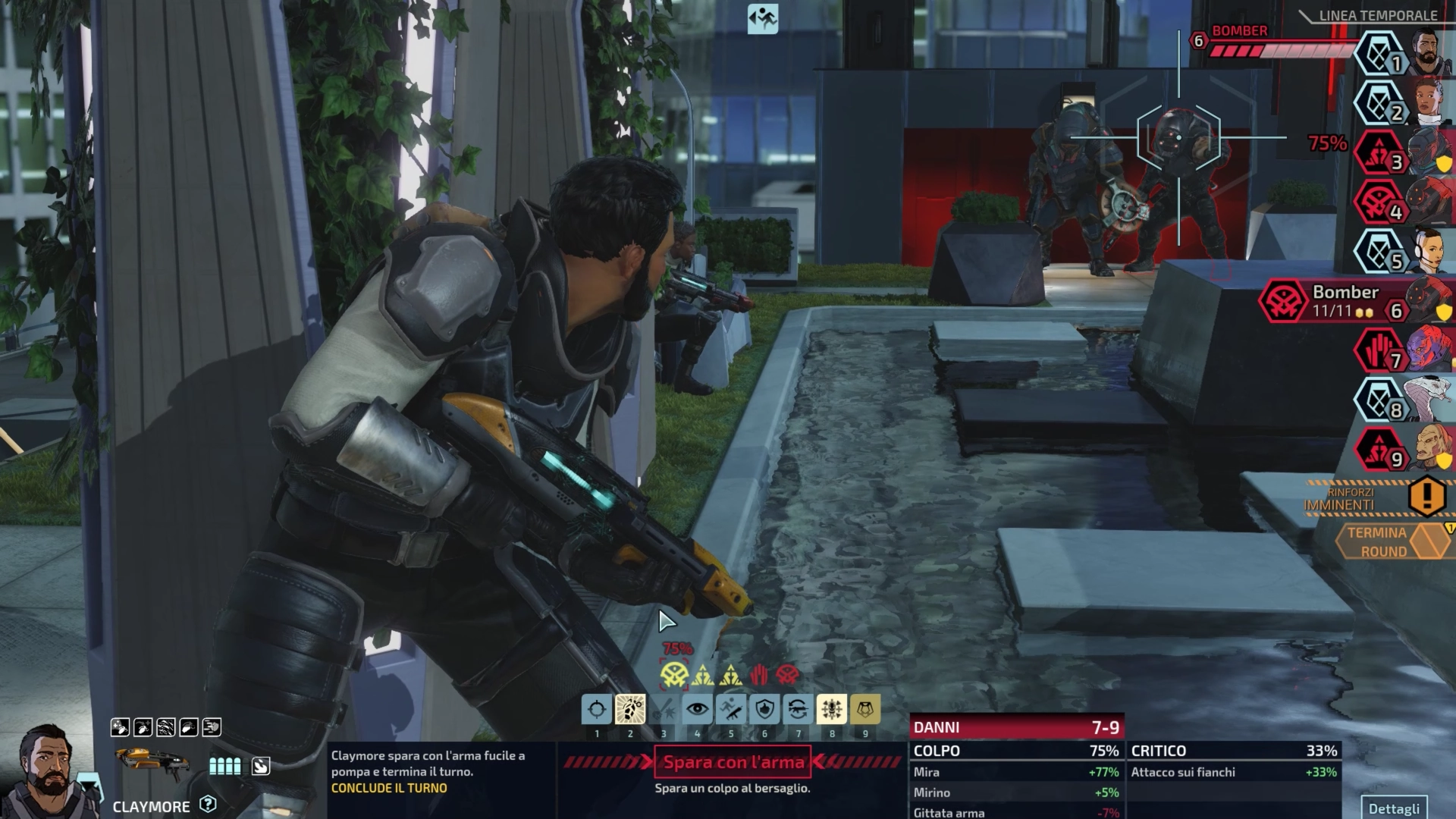
Task: Select the shield thumbs-up defend ability
Action: [764, 710]
